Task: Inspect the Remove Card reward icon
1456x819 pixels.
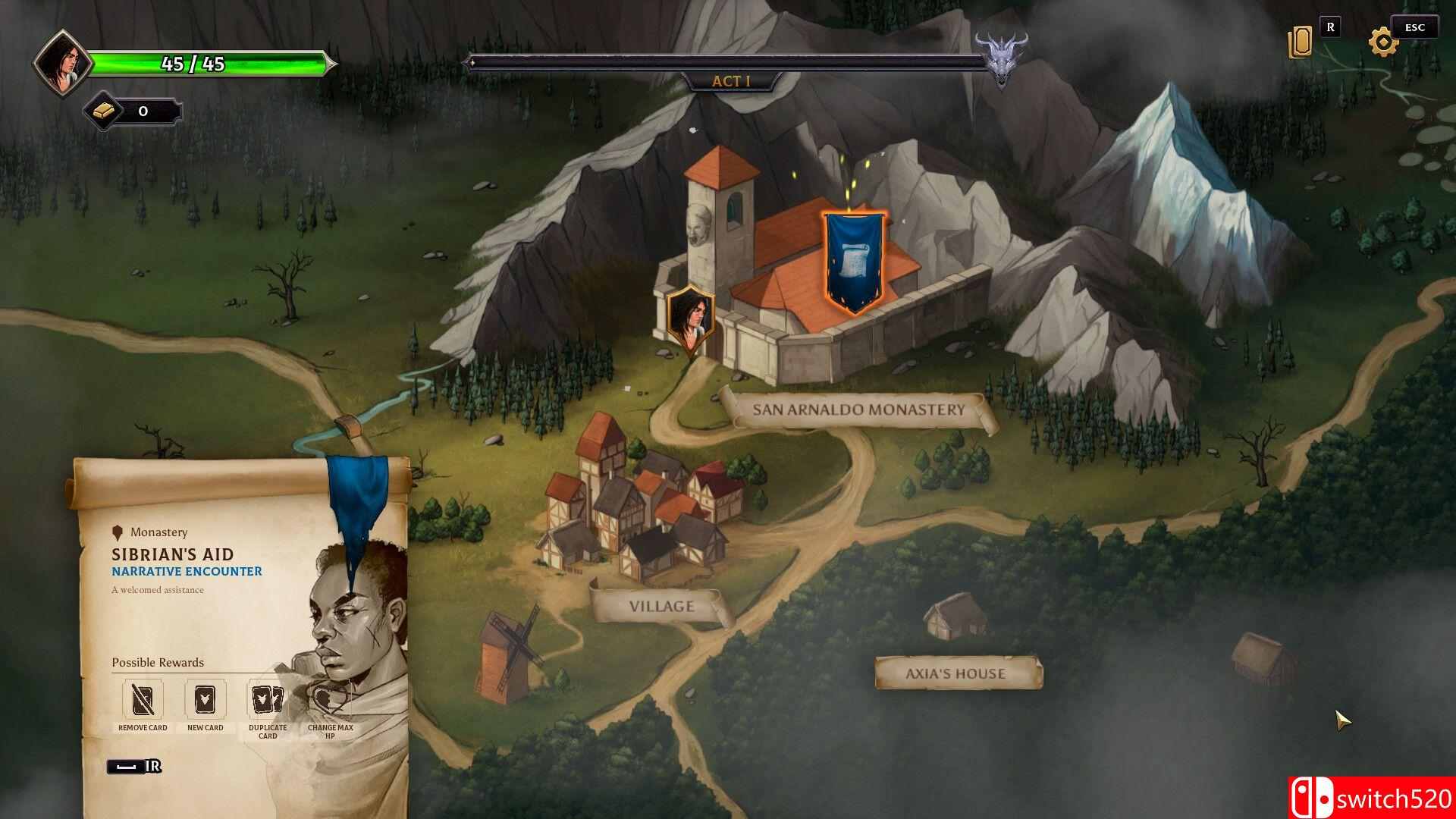Action: coord(143,700)
